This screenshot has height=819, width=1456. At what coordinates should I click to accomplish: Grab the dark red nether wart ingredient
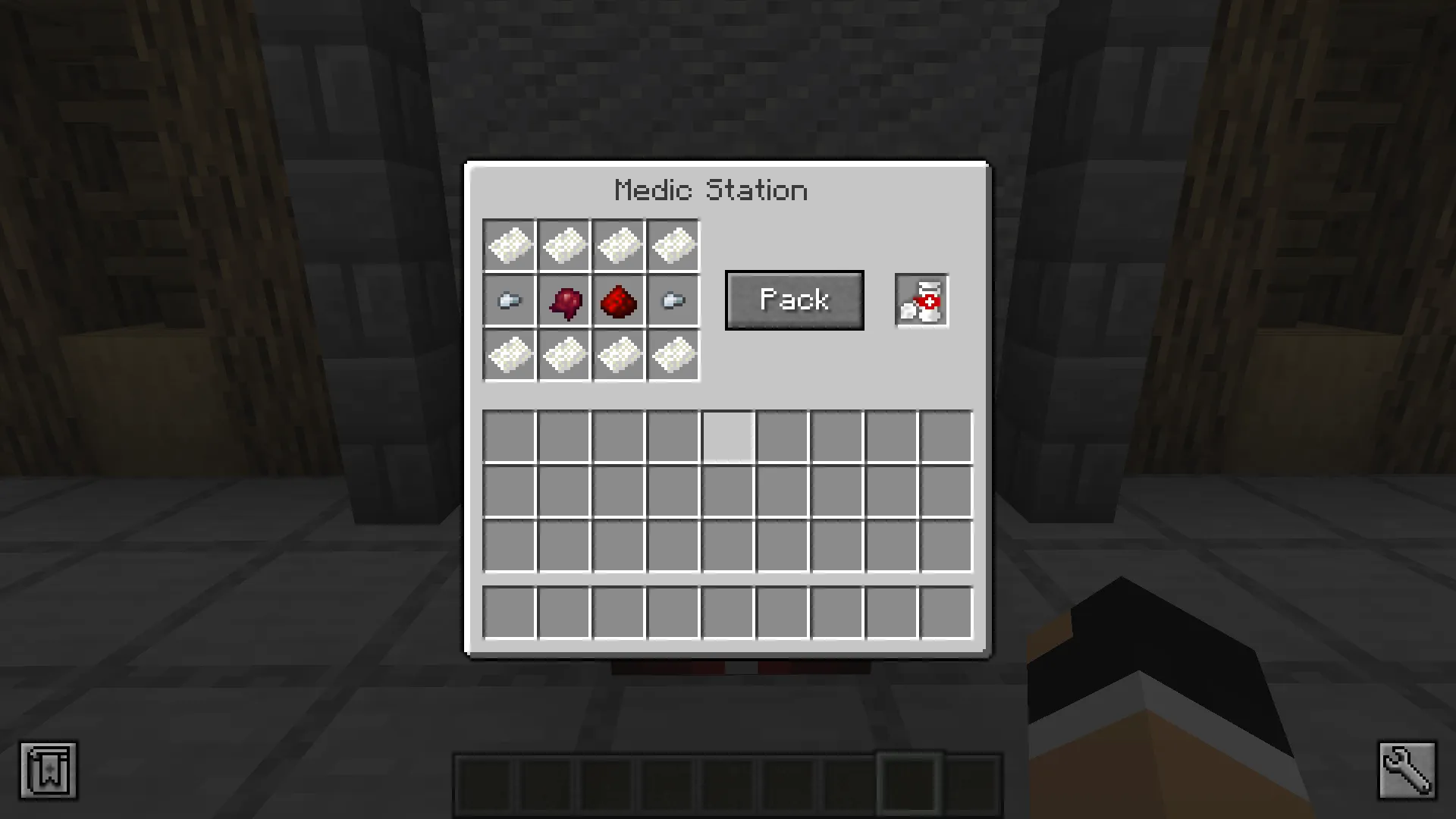point(564,300)
